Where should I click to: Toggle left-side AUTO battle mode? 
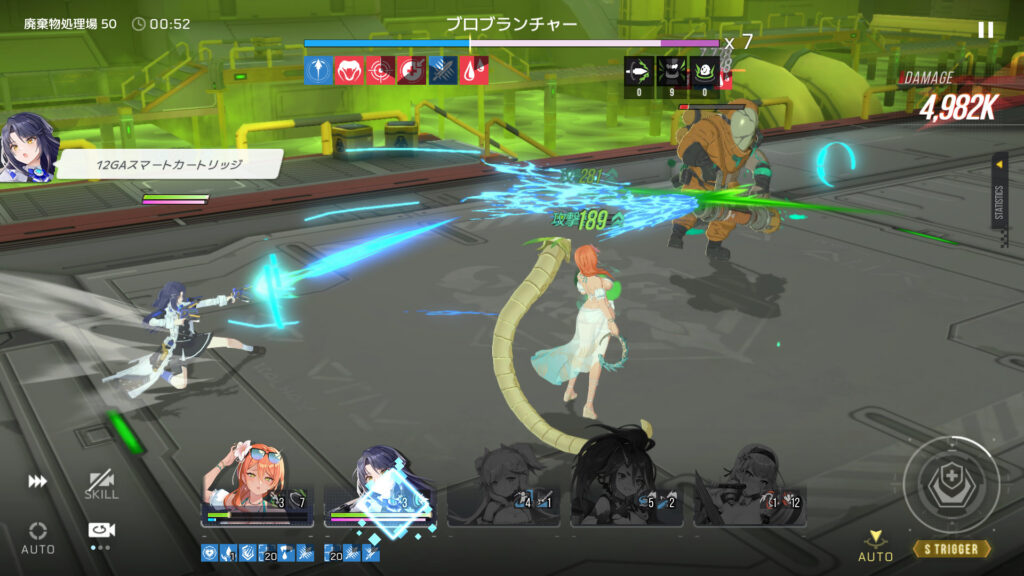38,536
